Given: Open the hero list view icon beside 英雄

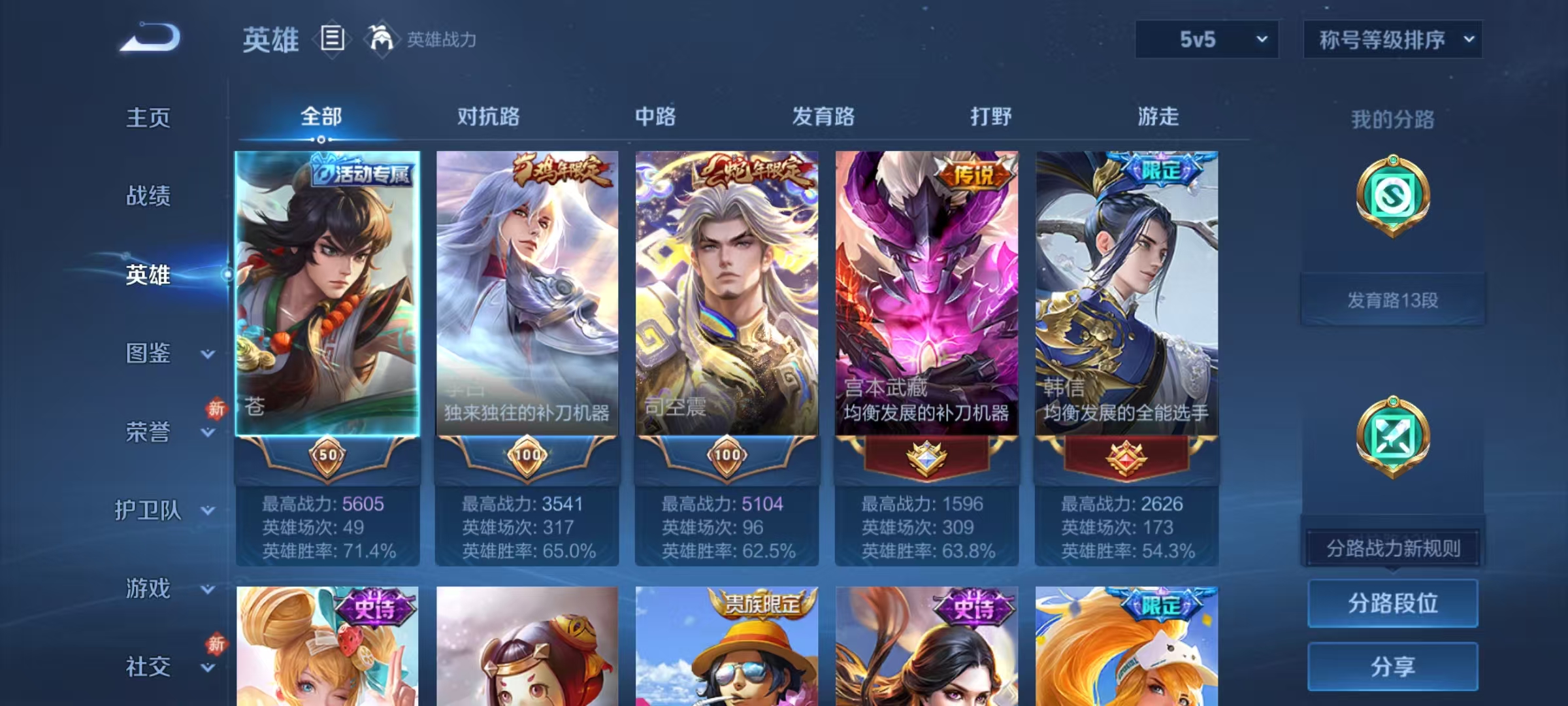Looking at the screenshot, I should pyautogui.click(x=333, y=41).
